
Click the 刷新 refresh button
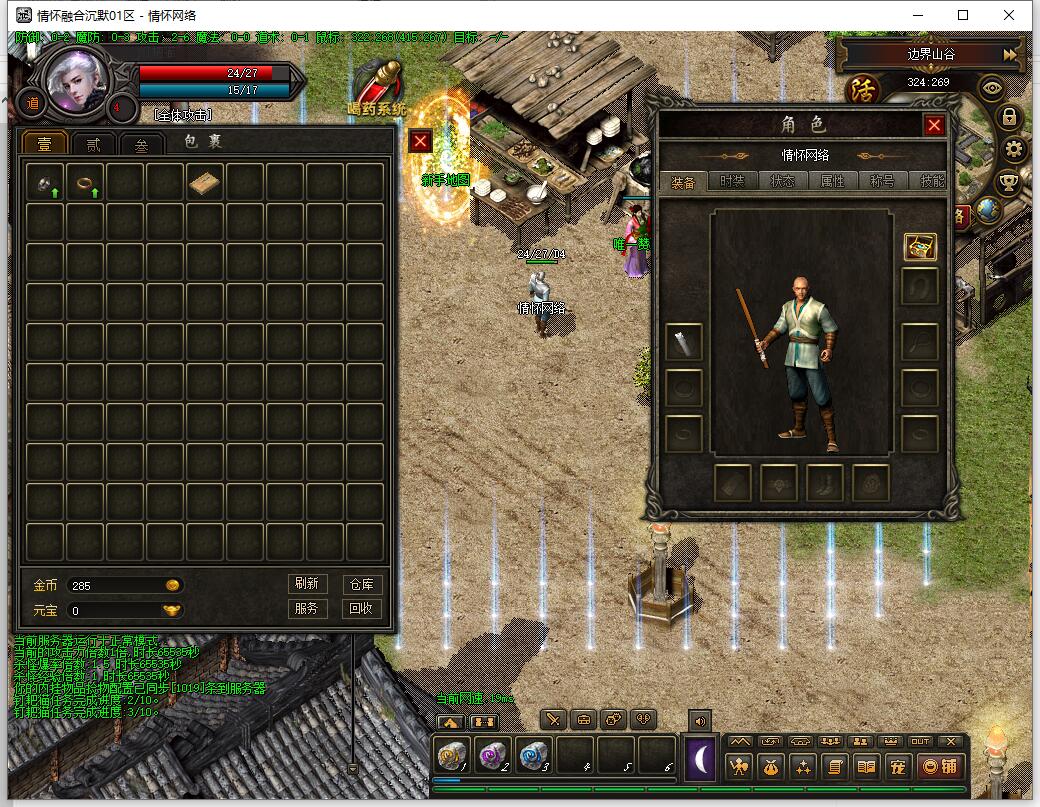coord(307,584)
